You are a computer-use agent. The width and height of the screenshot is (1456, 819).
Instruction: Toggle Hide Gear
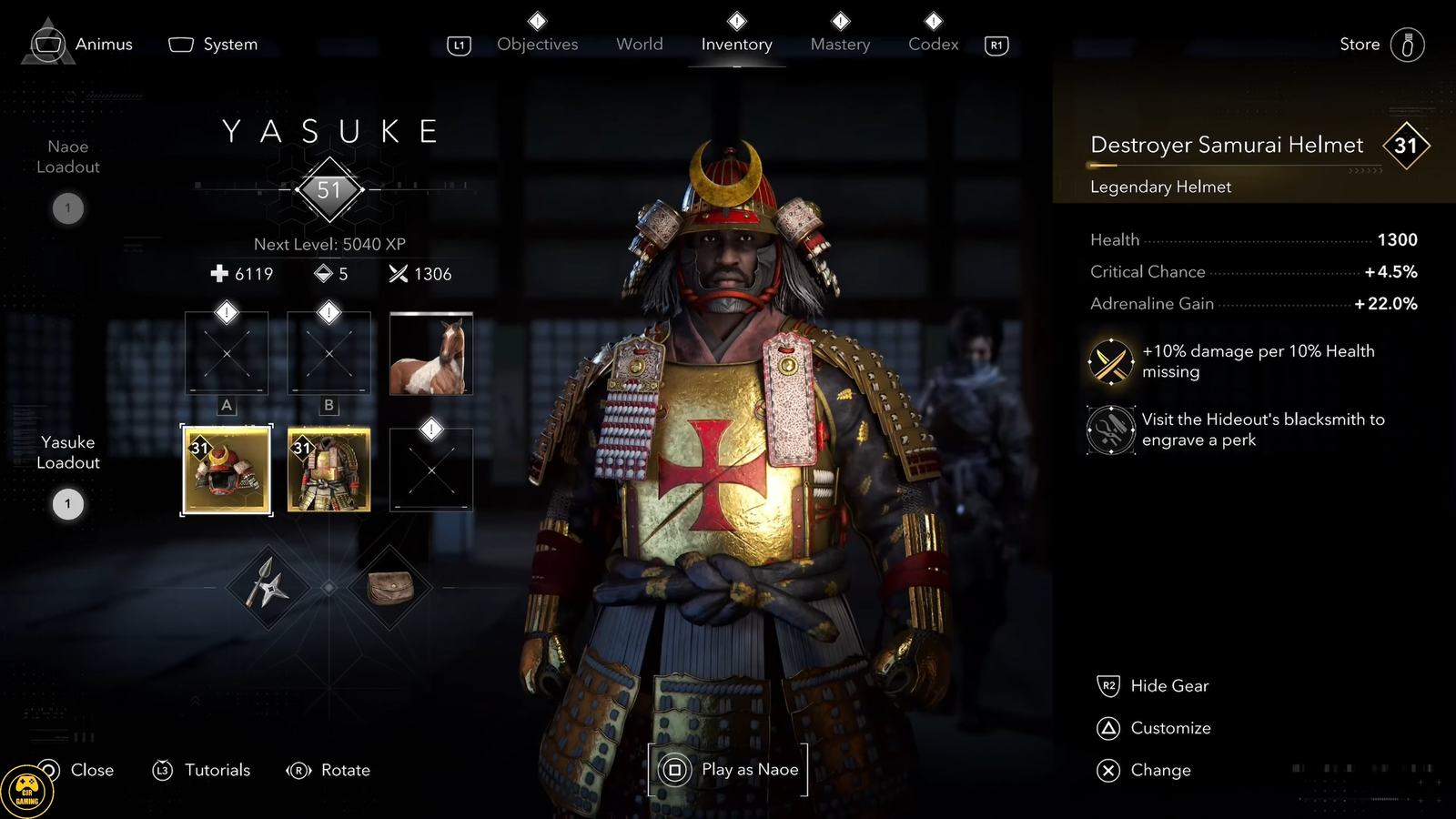(1169, 685)
